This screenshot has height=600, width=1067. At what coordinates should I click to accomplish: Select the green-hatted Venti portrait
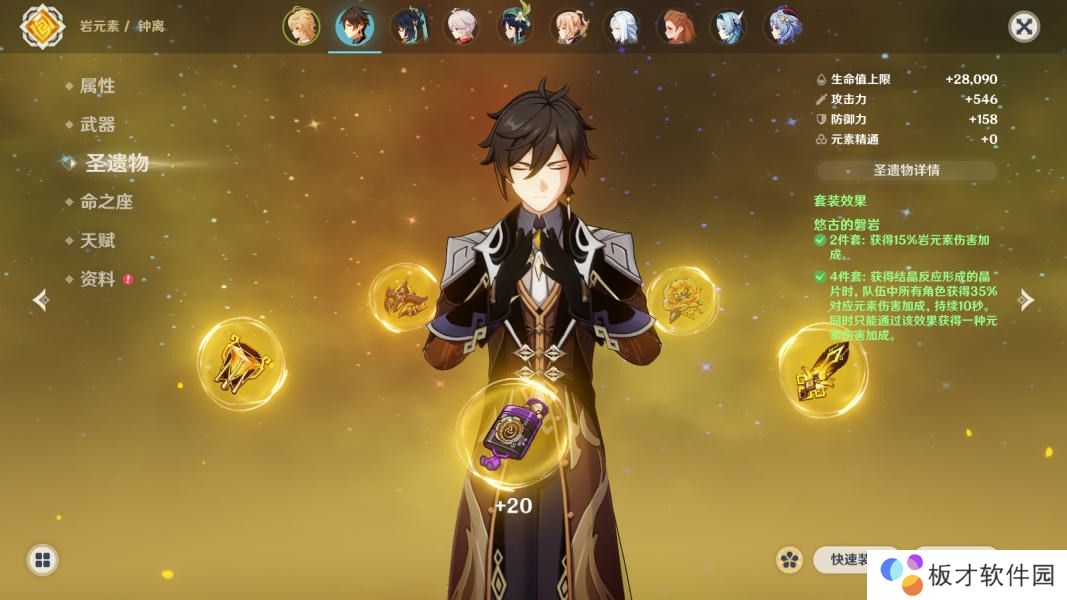[516, 27]
